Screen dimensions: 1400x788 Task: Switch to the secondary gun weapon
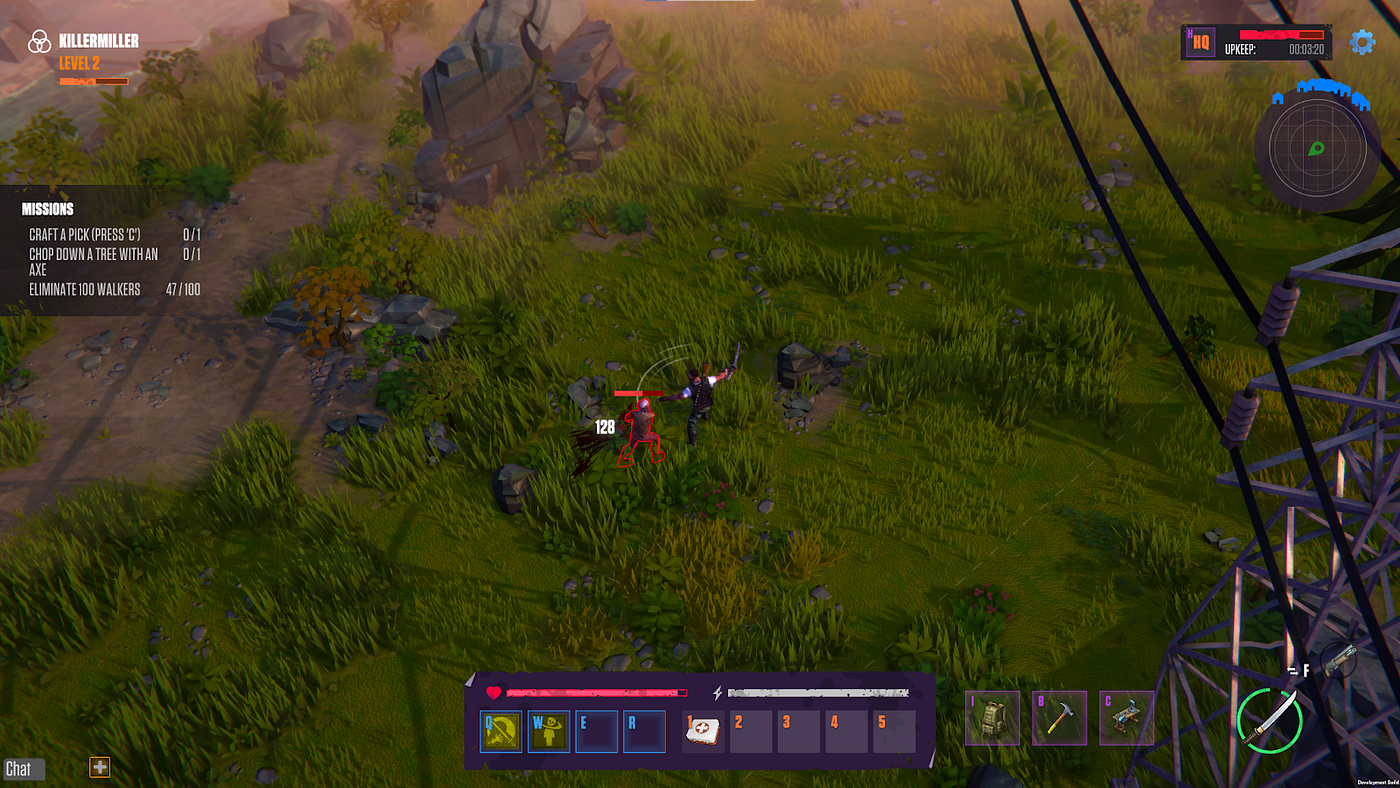click(1338, 661)
